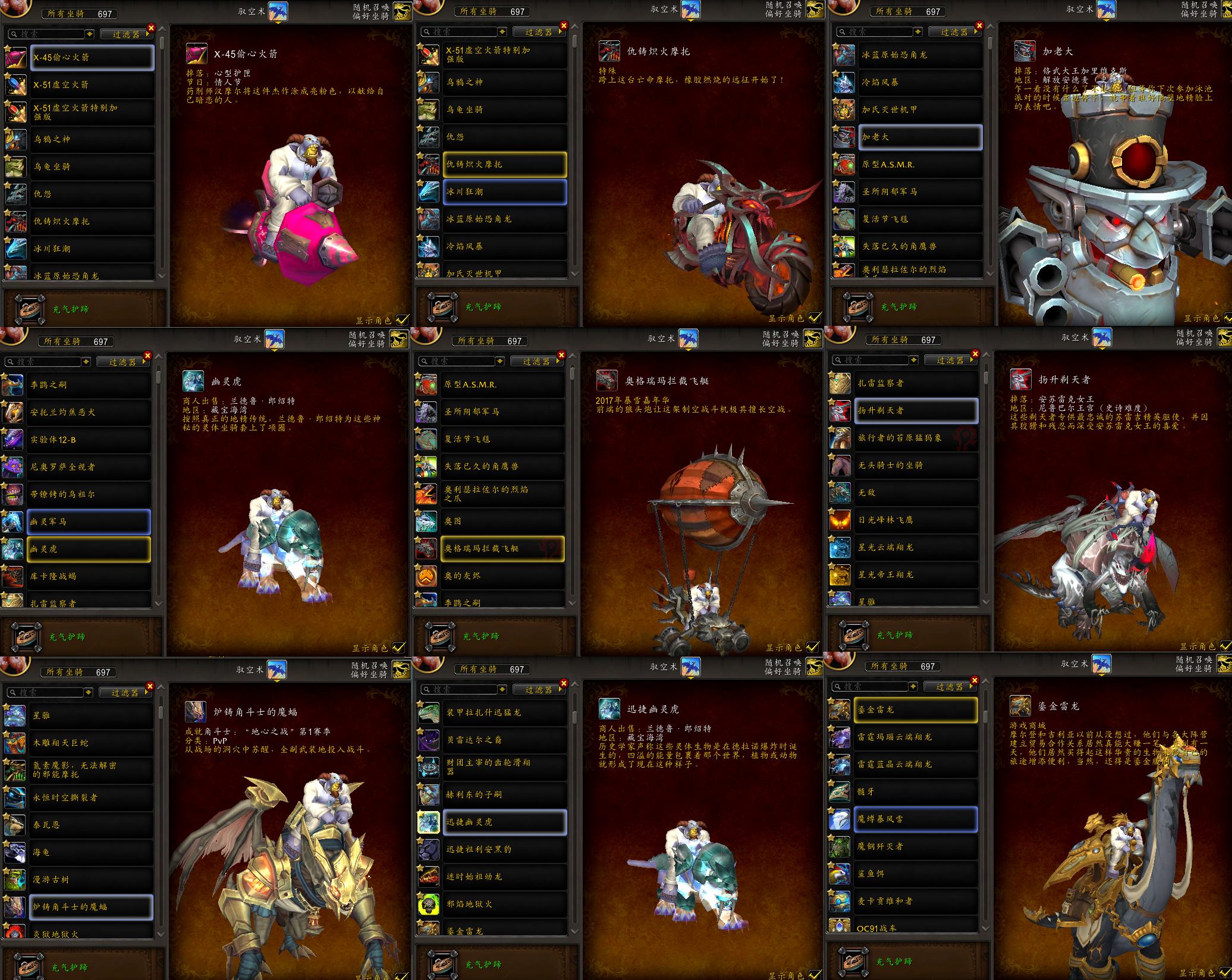This screenshot has height=980, width=1232.
Task: Choose 幽灵军马 in the mount list
Action: tap(88, 522)
